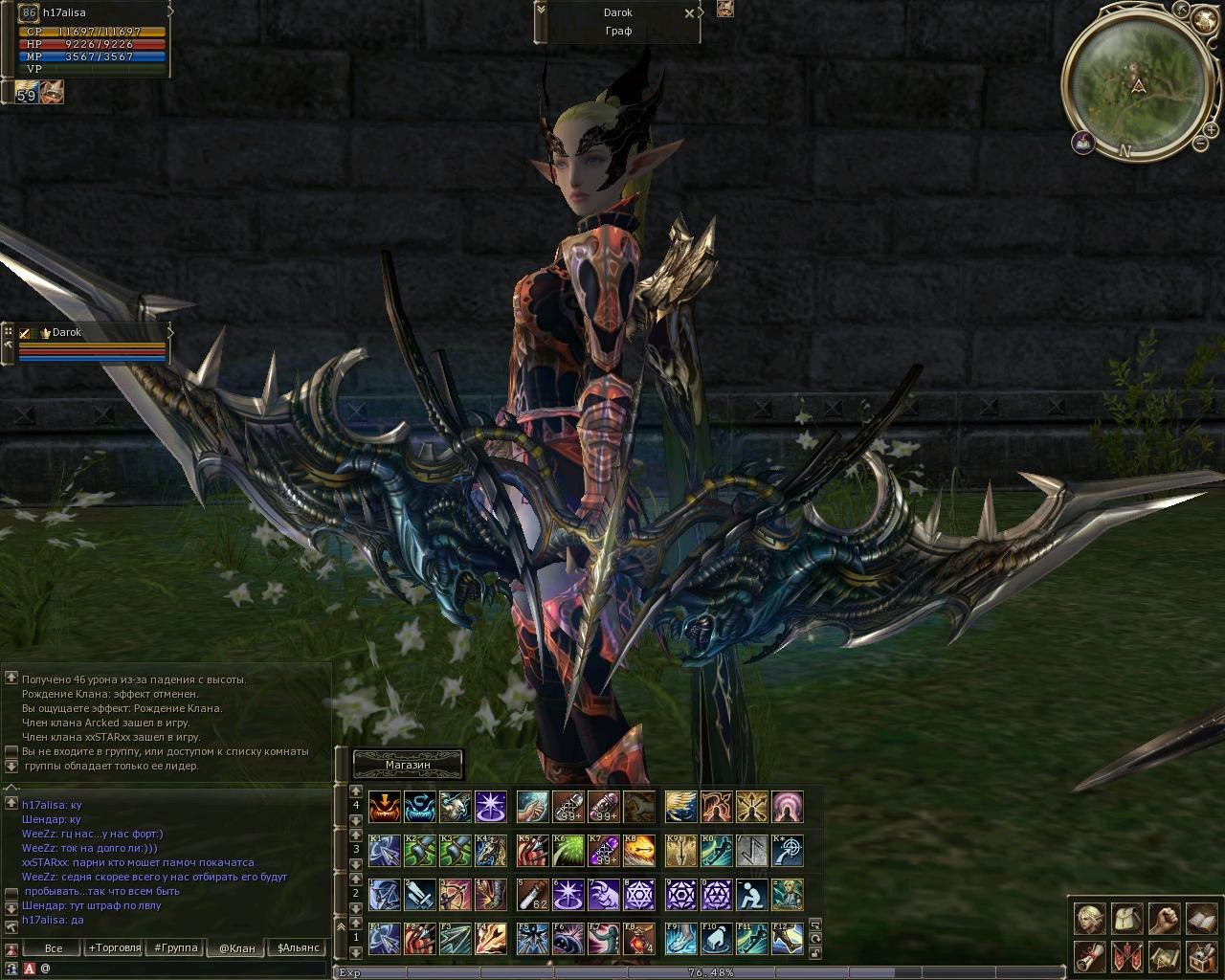Close the Darok target window
The width and height of the screenshot is (1225, 980).
[x=689, y=13]
